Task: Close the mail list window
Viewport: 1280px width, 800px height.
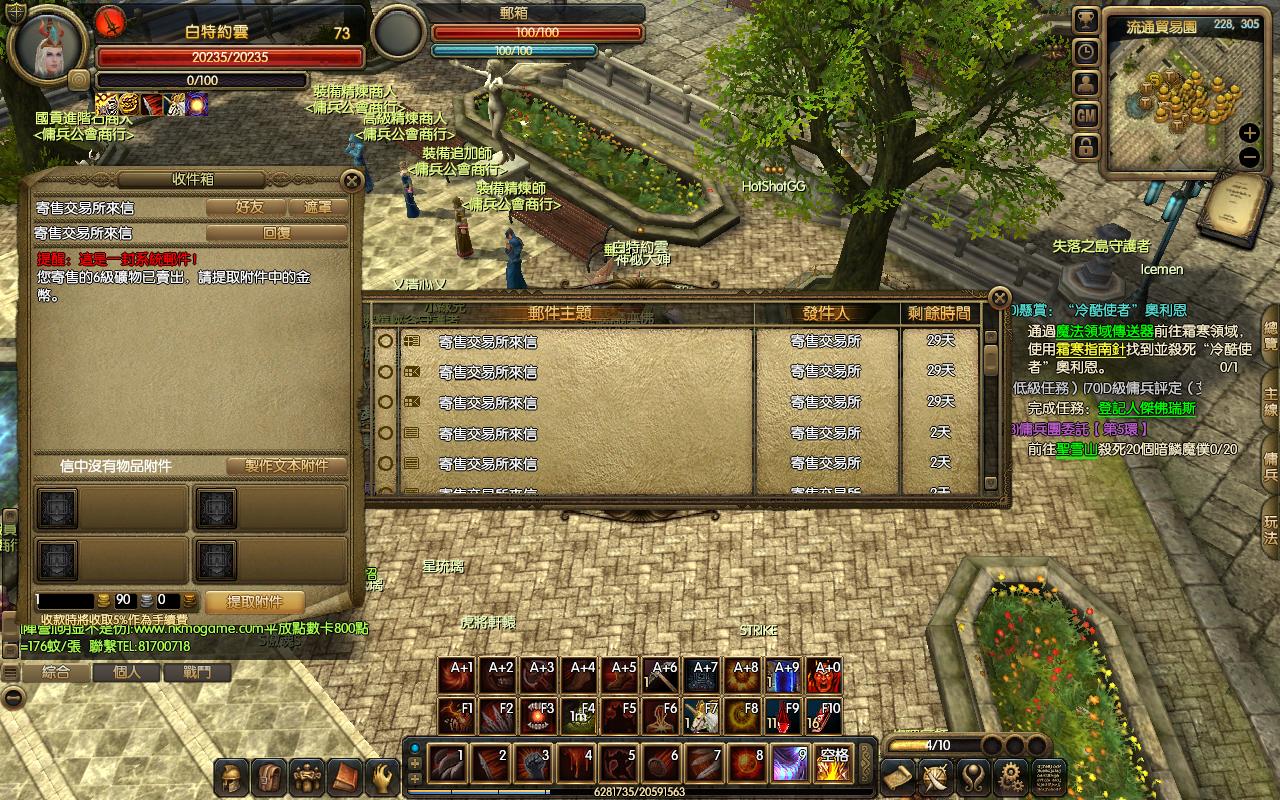Action: point(998,298)
